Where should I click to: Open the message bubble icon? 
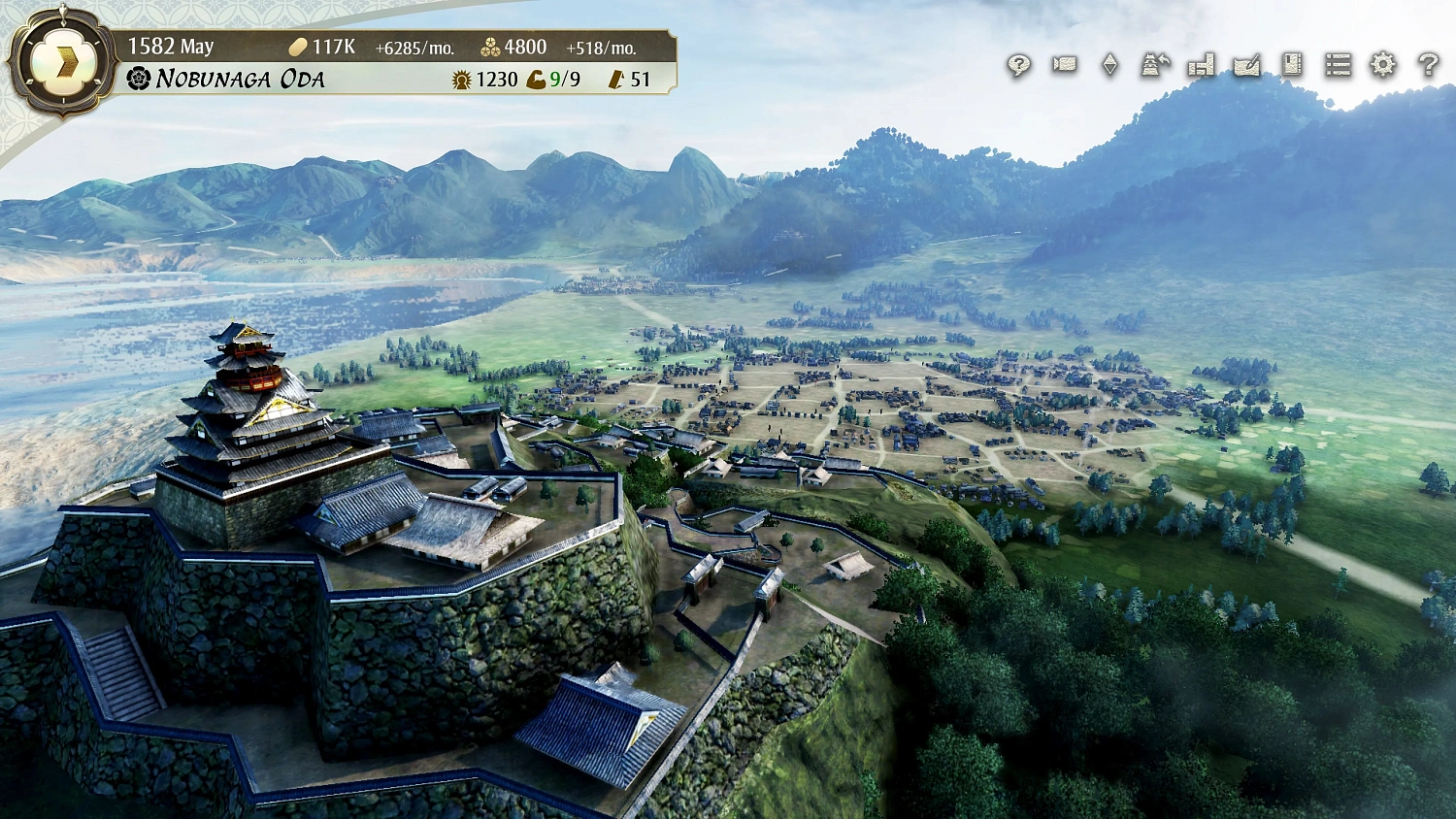pos(1019,66)
